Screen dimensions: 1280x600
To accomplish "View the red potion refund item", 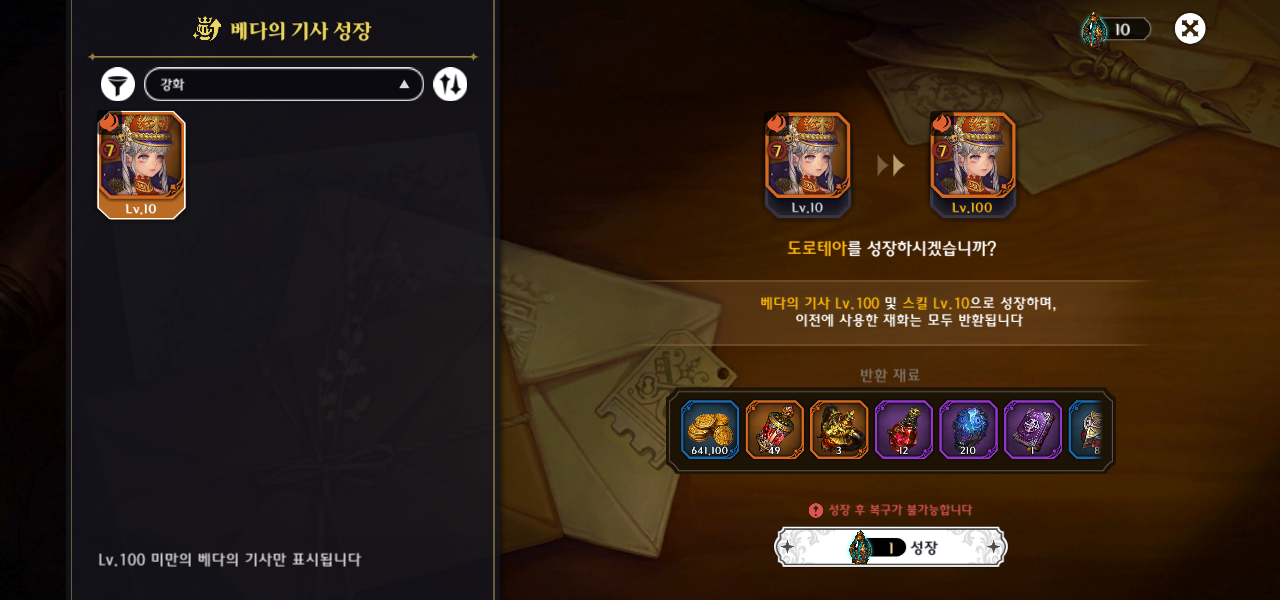I will pyautogui.click(x=904, y=430).
